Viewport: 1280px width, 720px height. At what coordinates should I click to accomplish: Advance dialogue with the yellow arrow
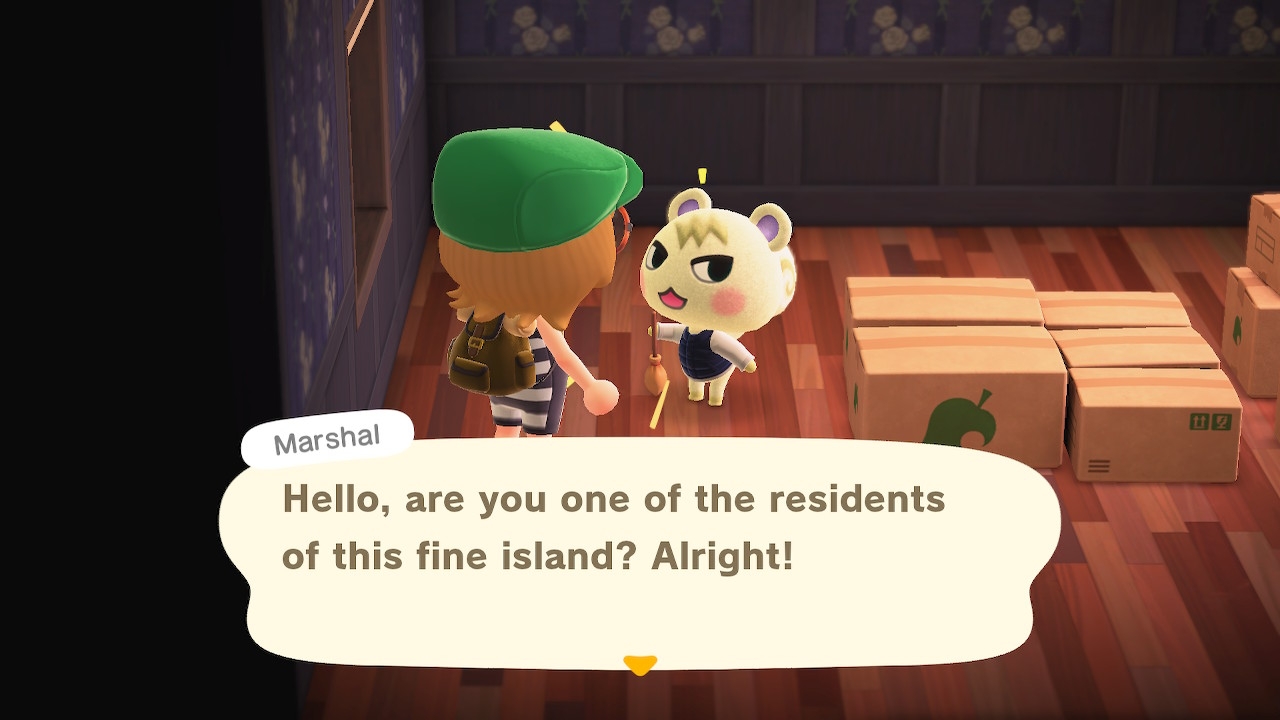(x=640, y=664)
